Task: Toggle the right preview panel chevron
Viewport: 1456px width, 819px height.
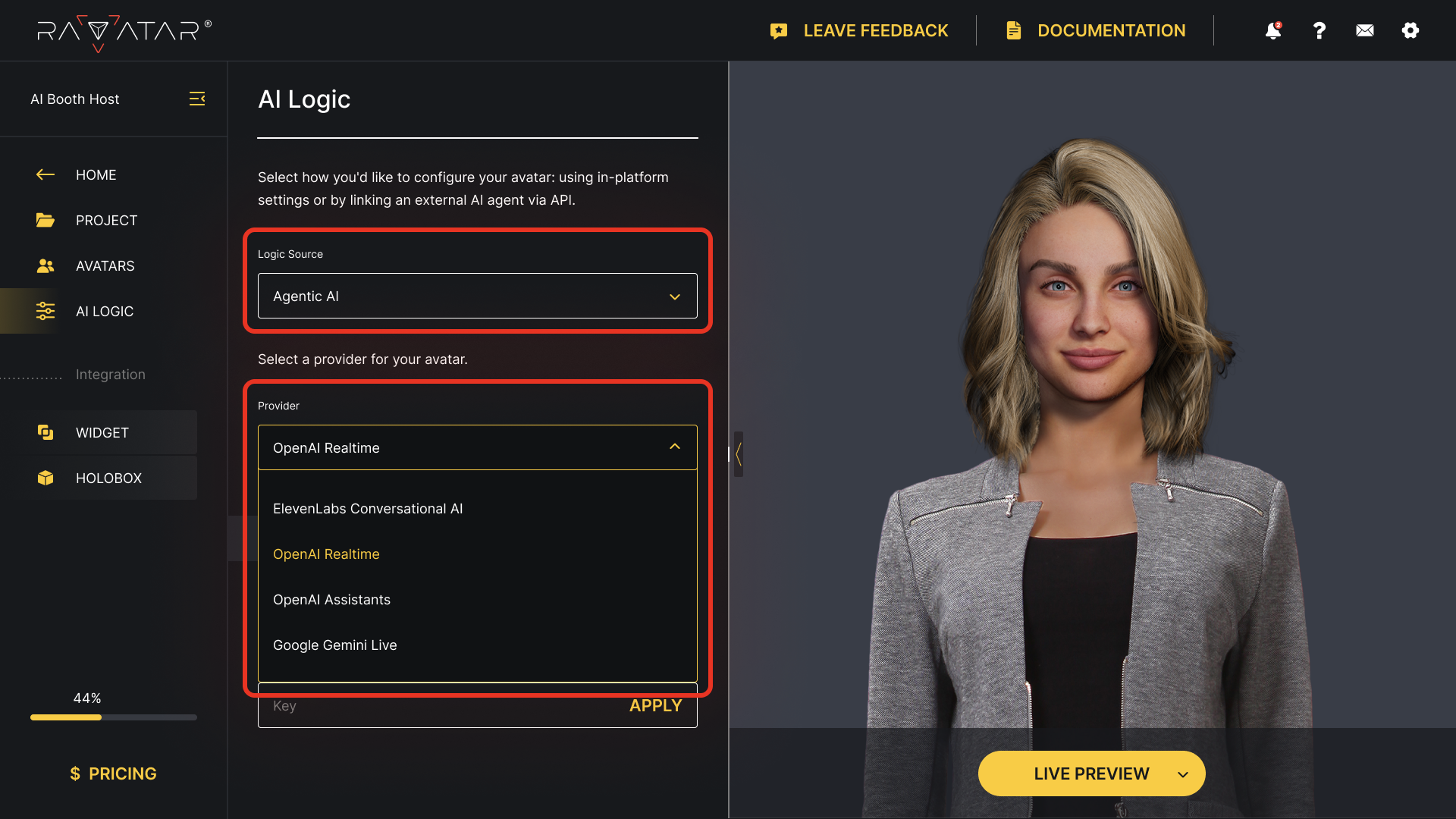Action: 738,454
